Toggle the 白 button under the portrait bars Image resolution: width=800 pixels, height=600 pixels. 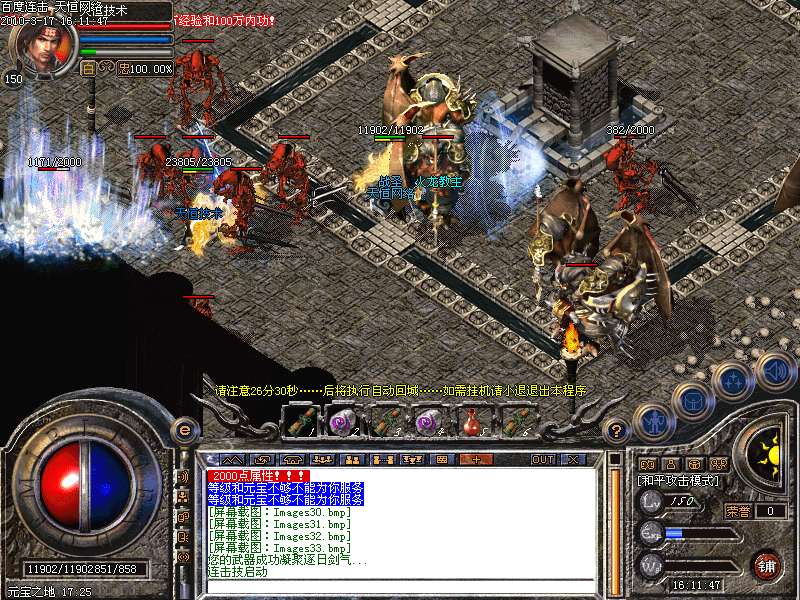(x=87, y=69)
